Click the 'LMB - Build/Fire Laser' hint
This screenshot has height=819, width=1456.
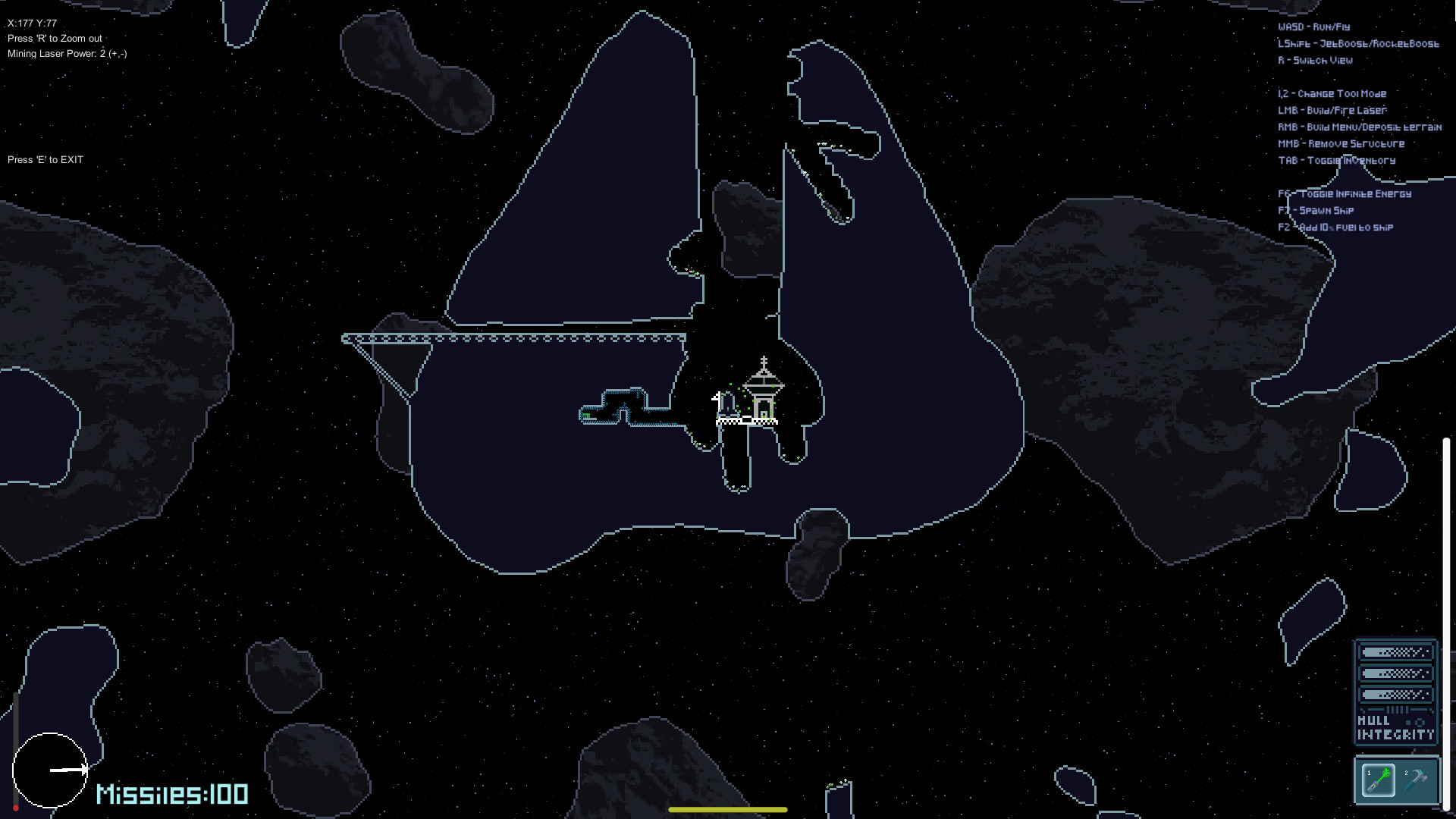pos(1331,110)
